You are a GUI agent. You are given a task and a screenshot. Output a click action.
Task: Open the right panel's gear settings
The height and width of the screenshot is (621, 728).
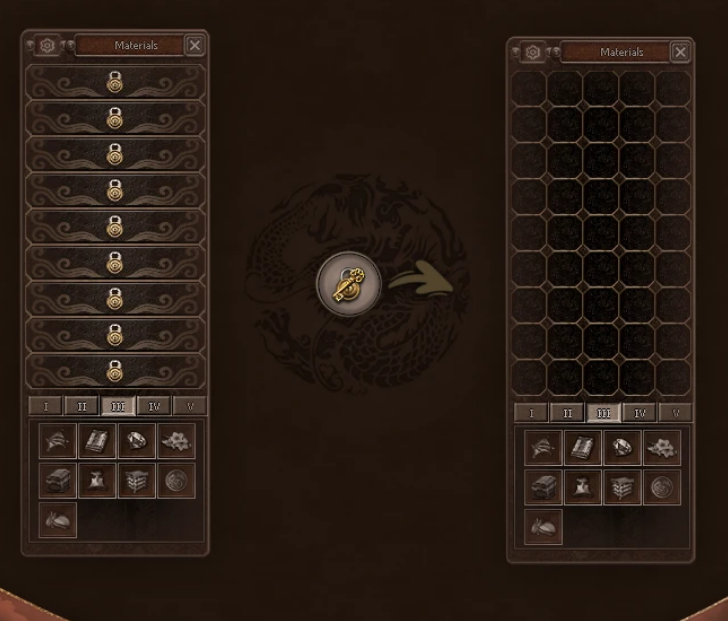click(x=533, y=52)
